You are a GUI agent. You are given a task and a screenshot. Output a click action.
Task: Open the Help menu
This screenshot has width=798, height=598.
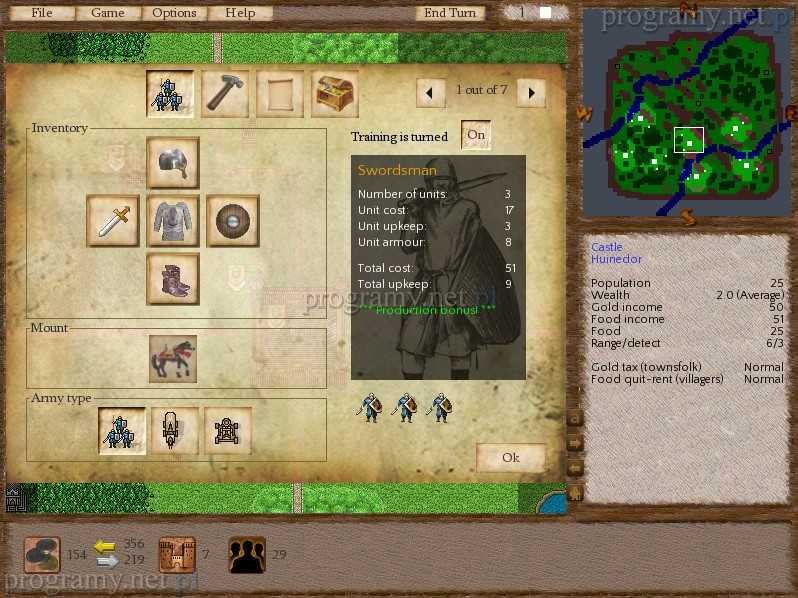tap(240, 13)
